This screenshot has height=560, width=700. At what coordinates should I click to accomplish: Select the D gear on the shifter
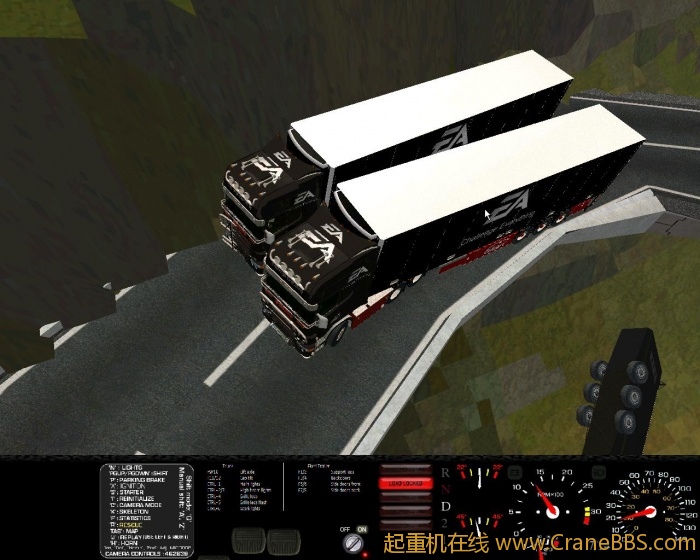(x=445, y=507)
